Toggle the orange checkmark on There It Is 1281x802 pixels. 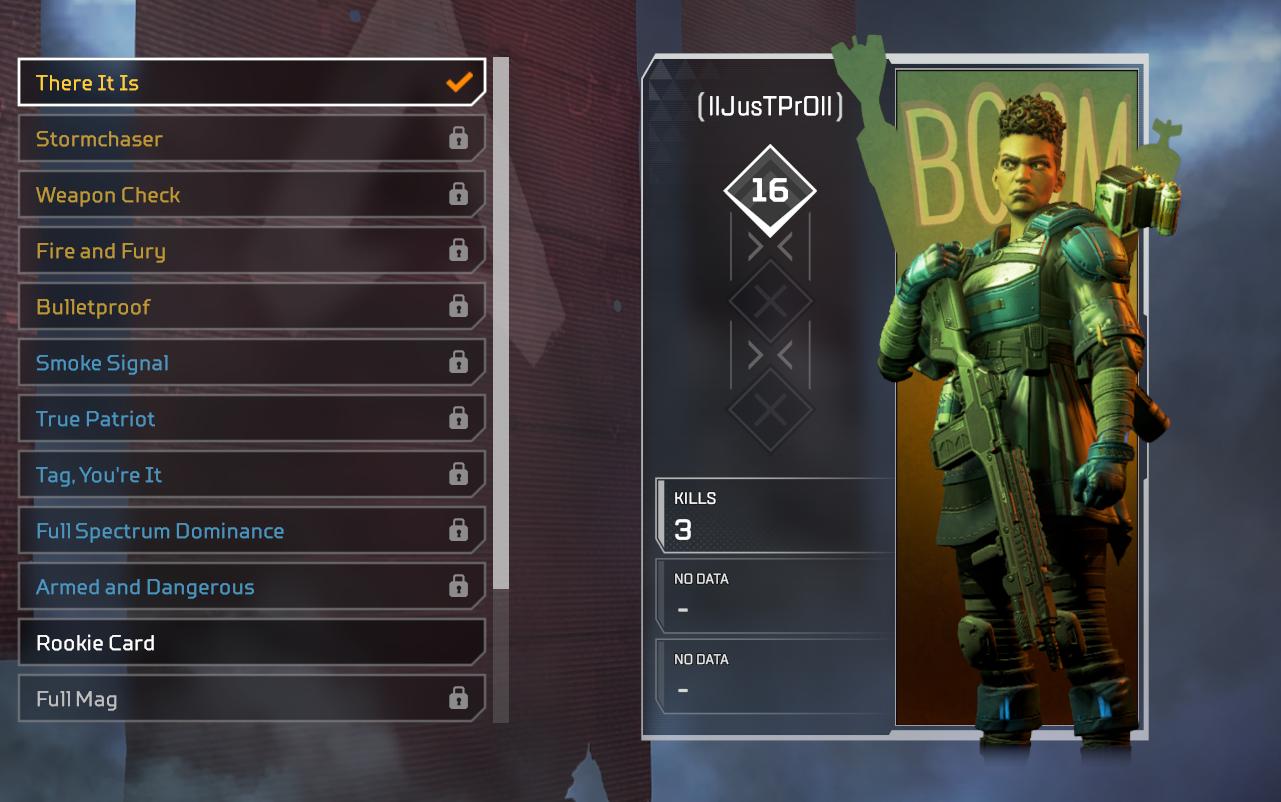[x=458, y=83]
